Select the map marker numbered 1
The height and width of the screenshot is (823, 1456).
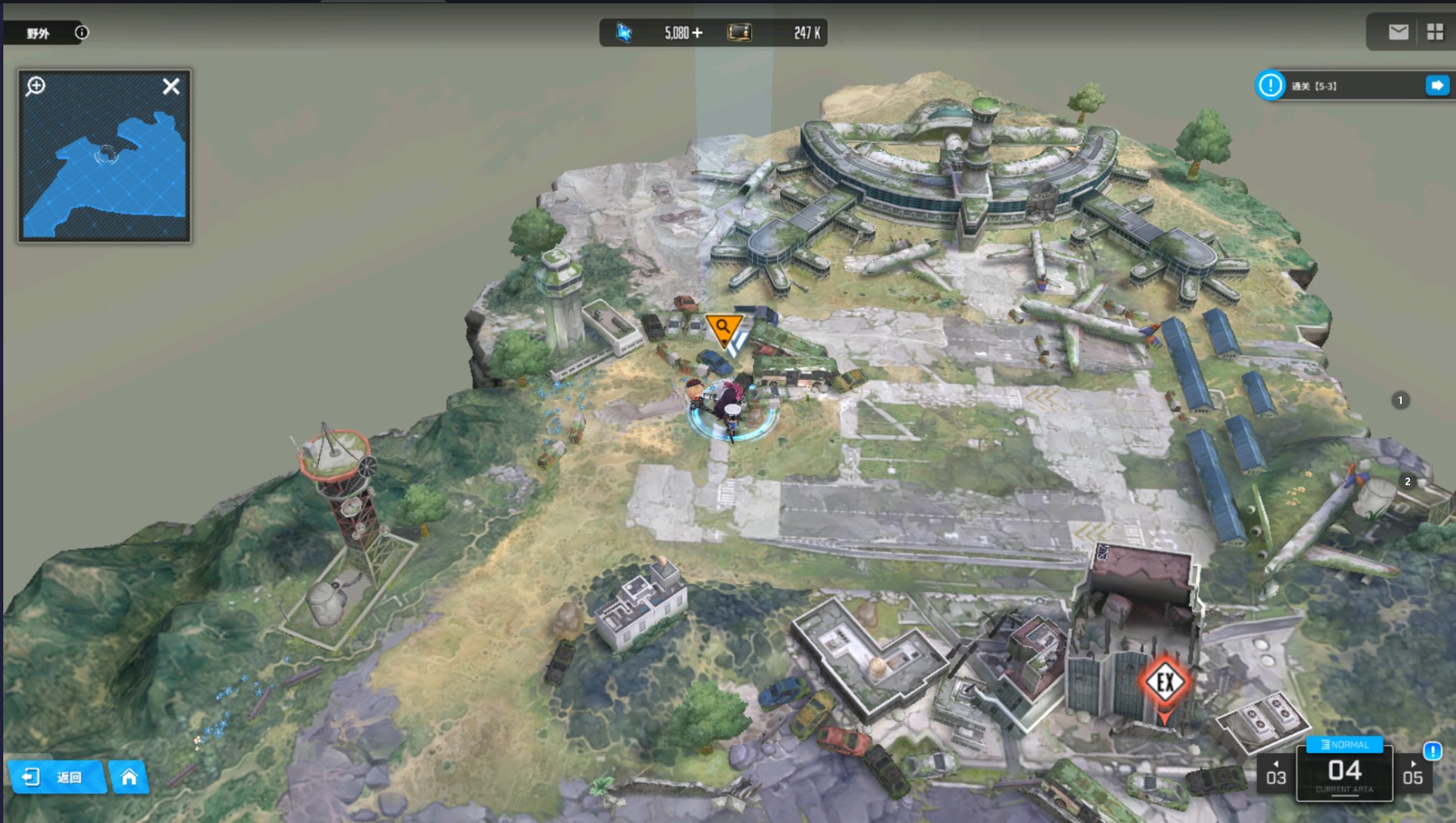tap(1400, 400)
